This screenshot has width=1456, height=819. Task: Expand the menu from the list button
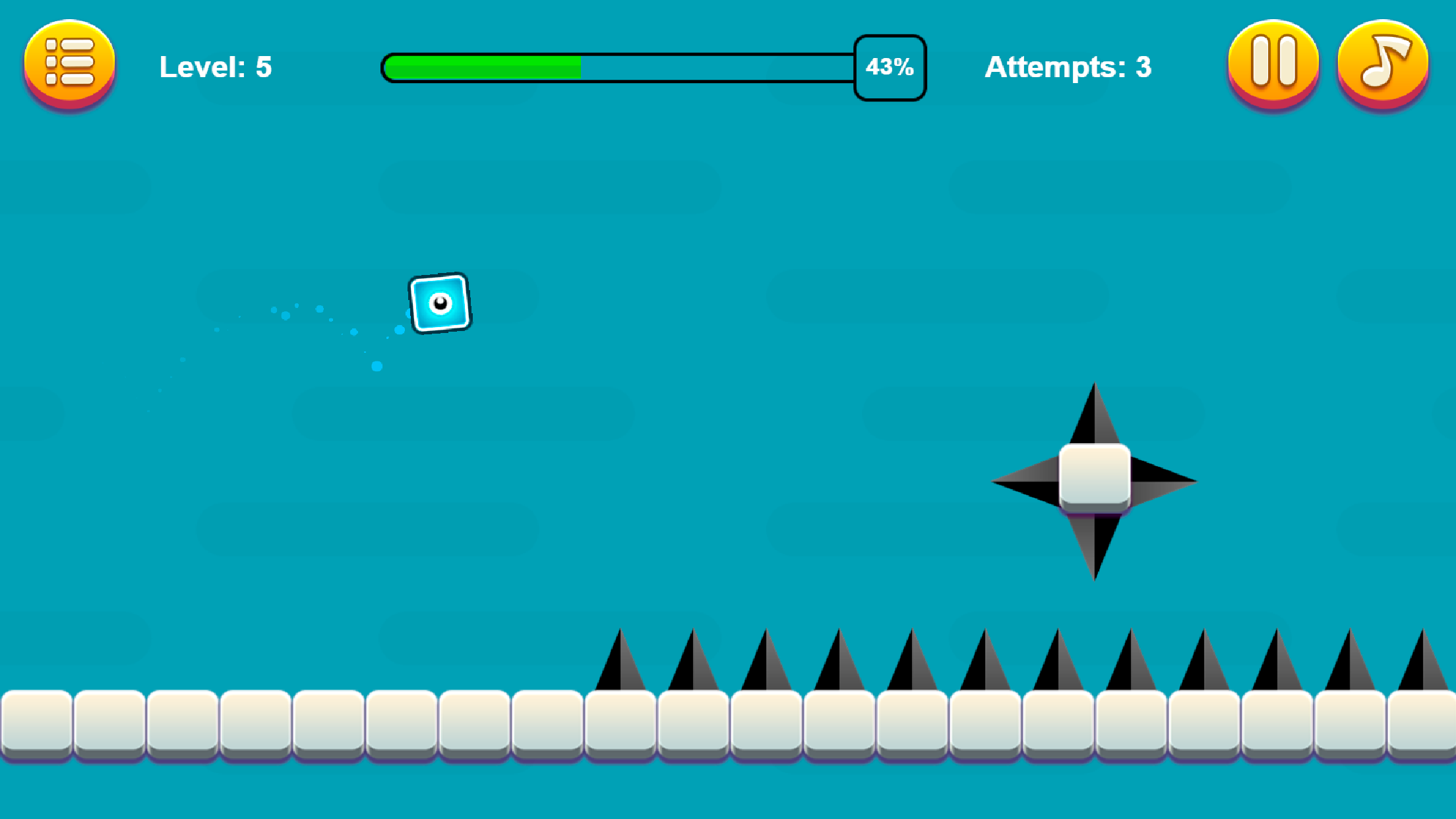pyautogui.click(x=69, y=63)
